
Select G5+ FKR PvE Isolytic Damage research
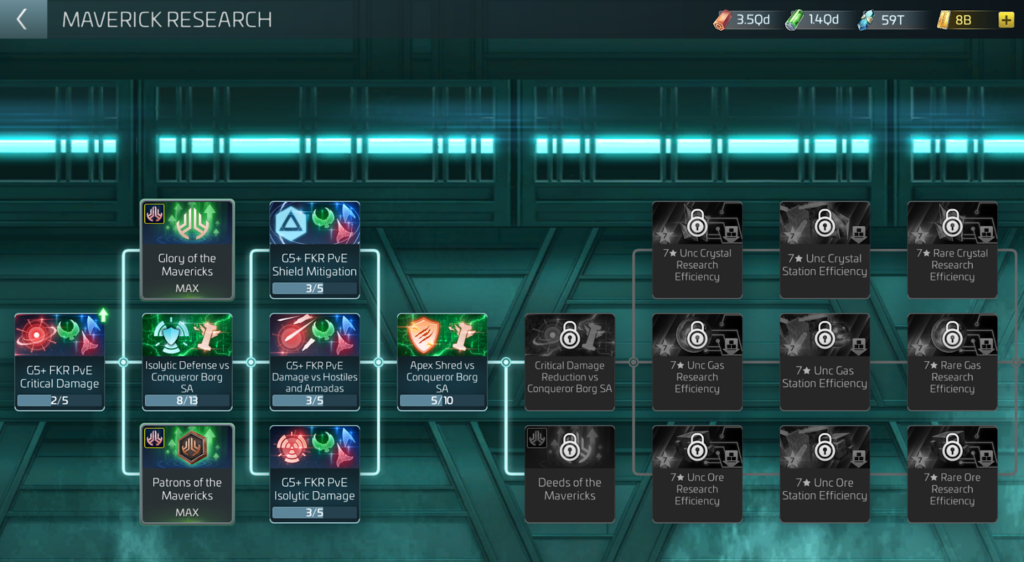click(315, 473)
